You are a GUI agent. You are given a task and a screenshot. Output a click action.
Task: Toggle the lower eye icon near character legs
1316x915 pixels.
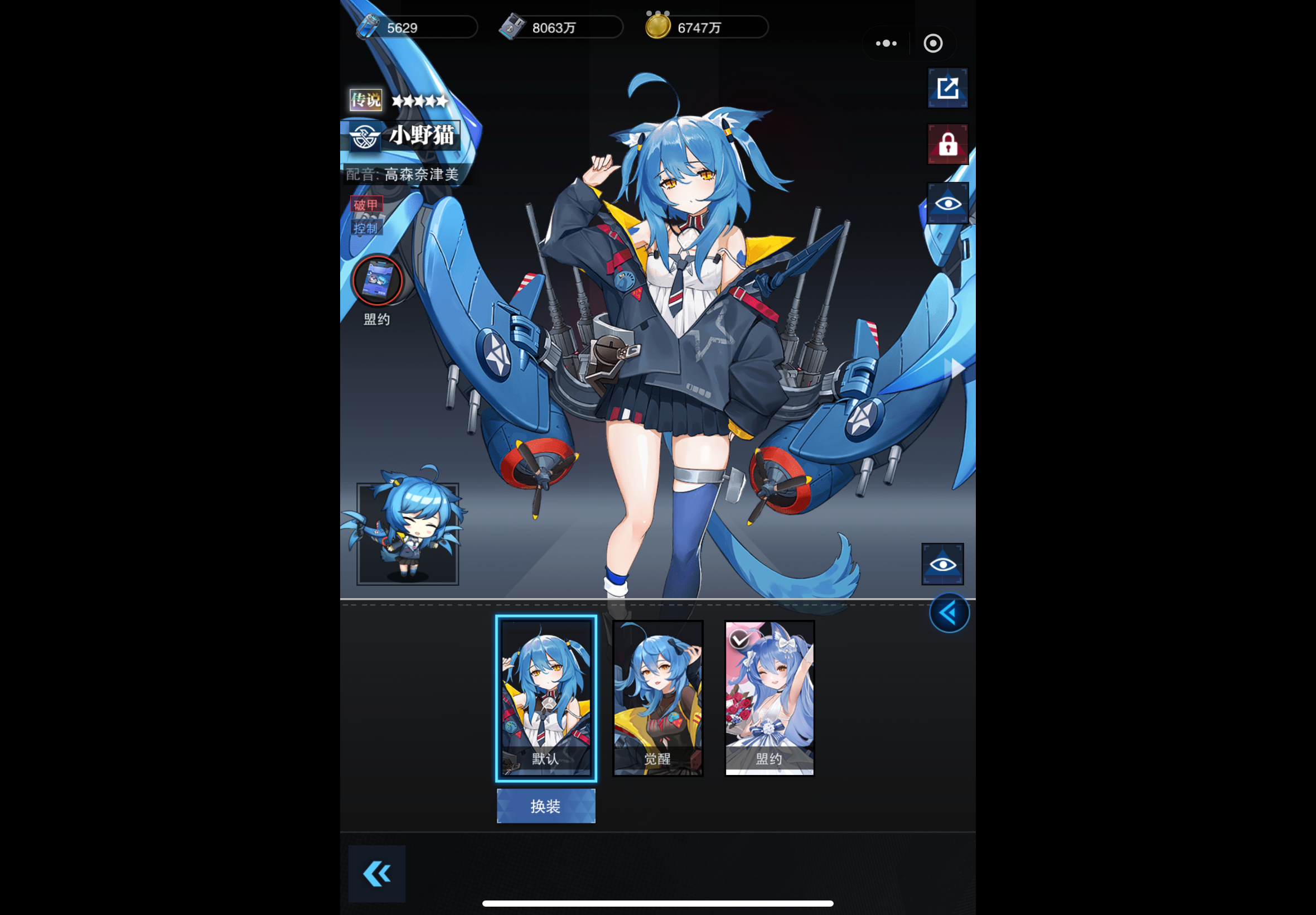point(942,563)
